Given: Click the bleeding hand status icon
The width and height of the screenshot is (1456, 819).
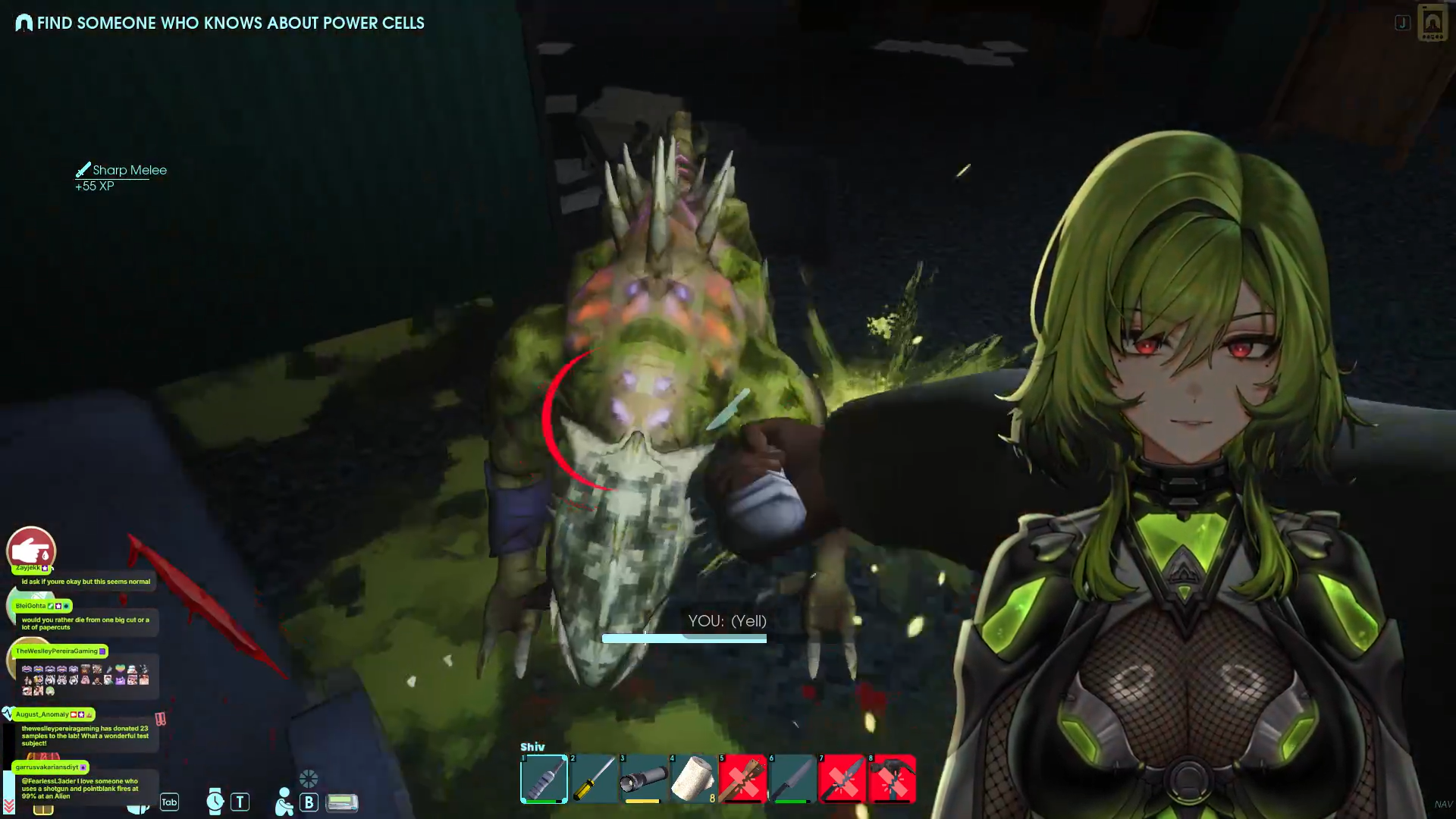Looking at the screenshot, I should [31, 550].
